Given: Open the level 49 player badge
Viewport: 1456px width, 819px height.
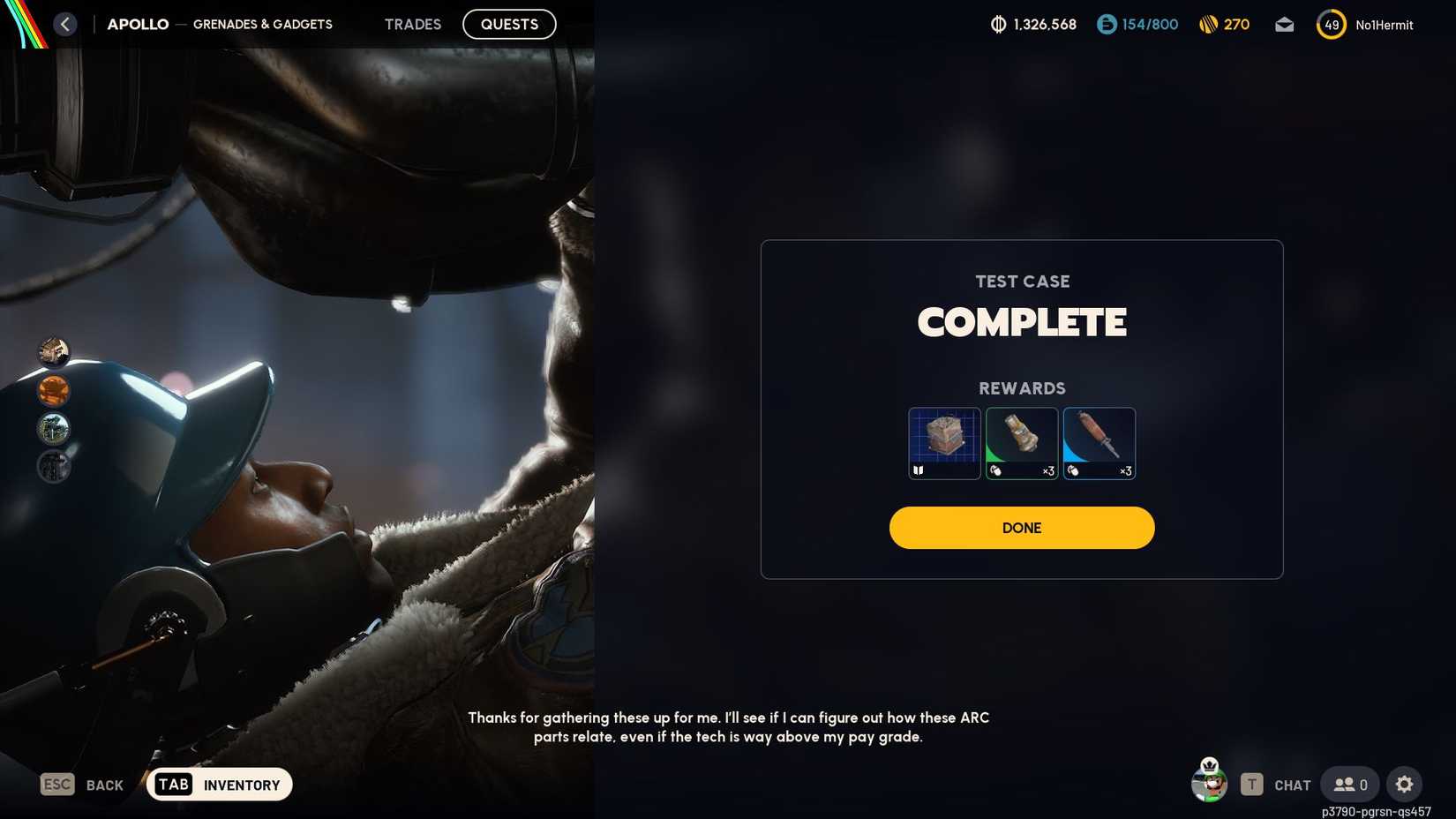Looking at the screenshot, I should pos(1331,25).
